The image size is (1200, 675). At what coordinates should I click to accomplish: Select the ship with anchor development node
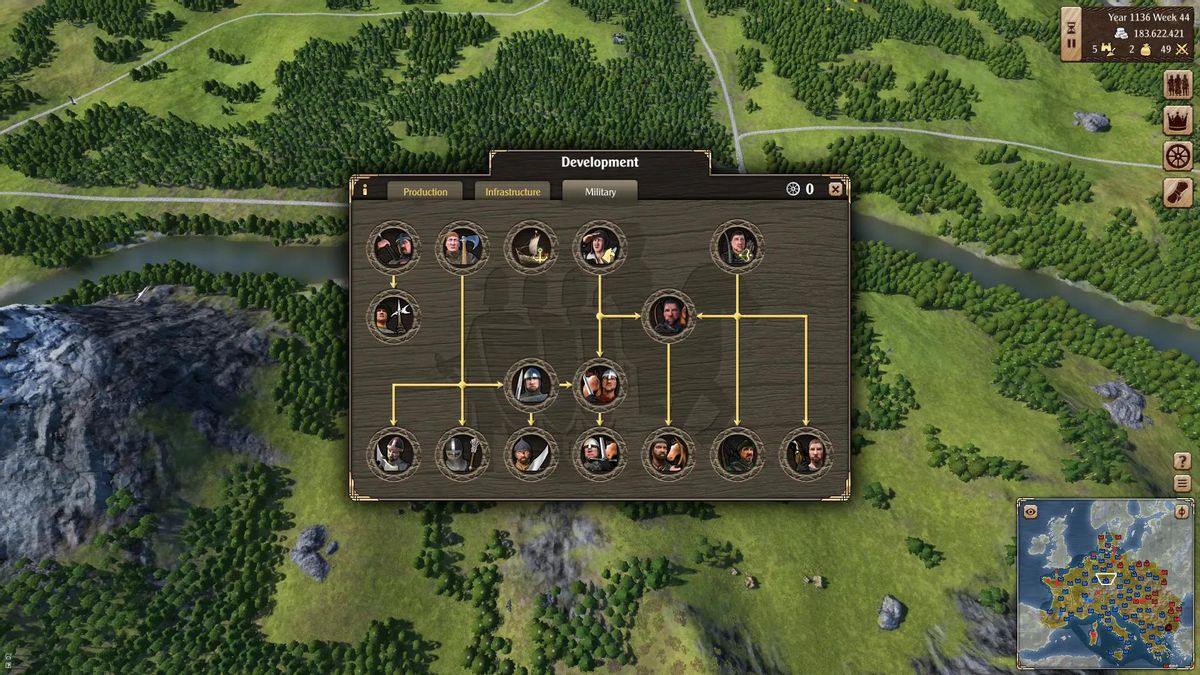click(x=530, y=247)
